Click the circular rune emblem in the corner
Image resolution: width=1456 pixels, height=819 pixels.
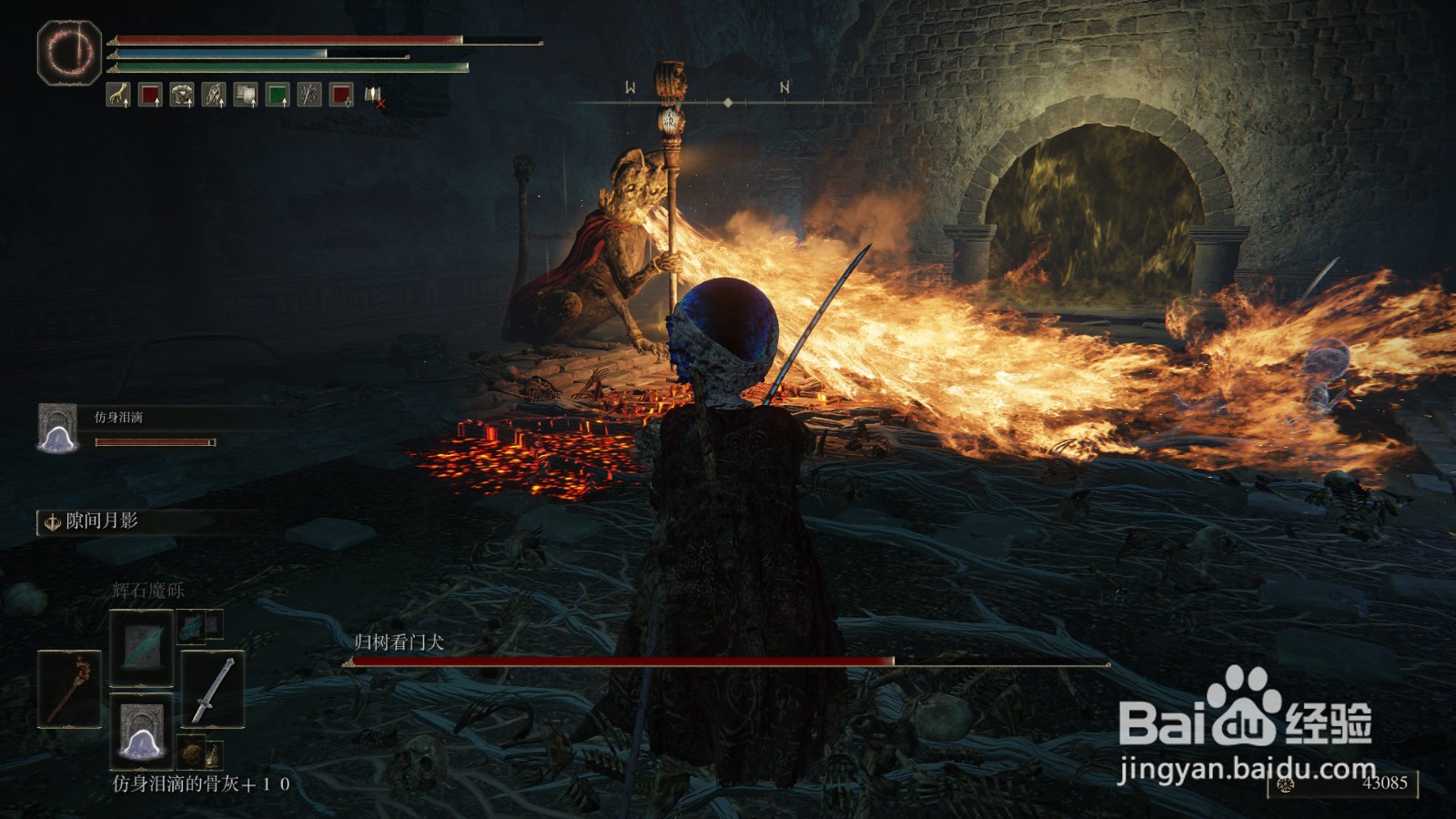tap(69, 52)
